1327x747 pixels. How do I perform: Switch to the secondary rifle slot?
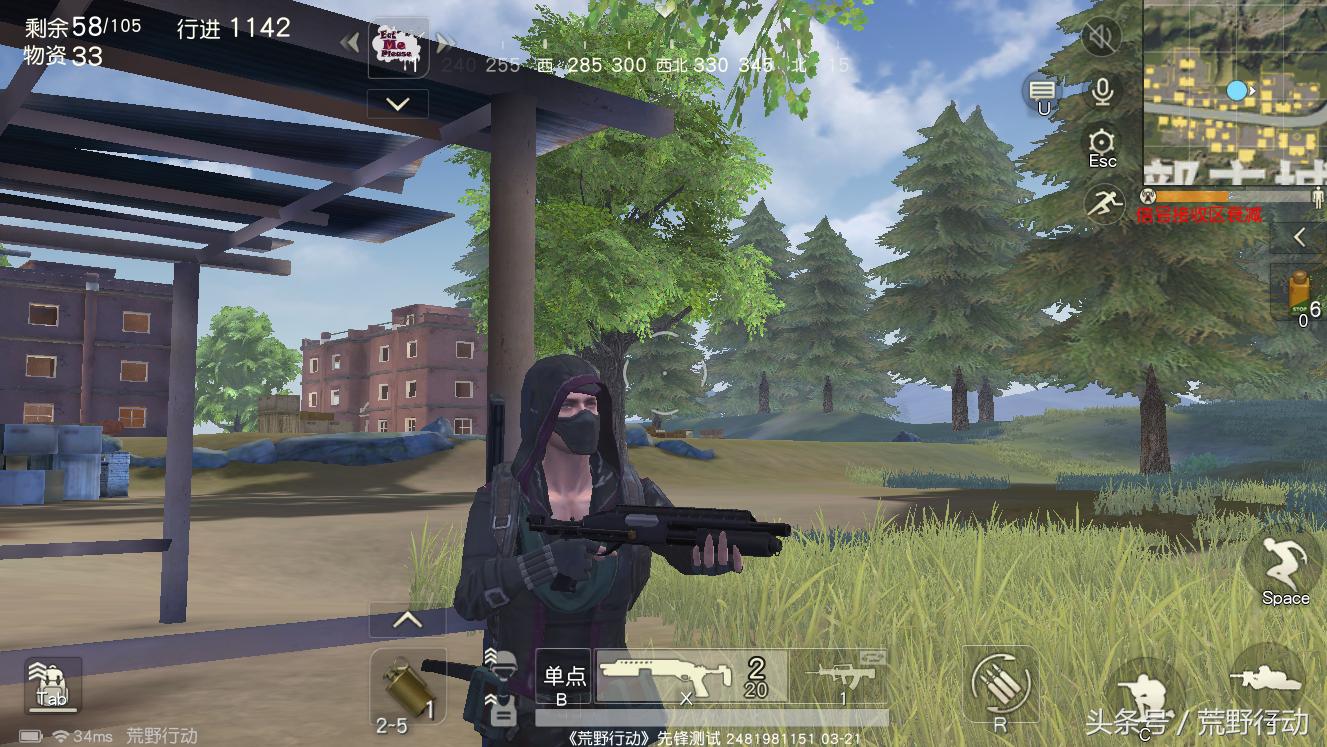click(840, 677)
